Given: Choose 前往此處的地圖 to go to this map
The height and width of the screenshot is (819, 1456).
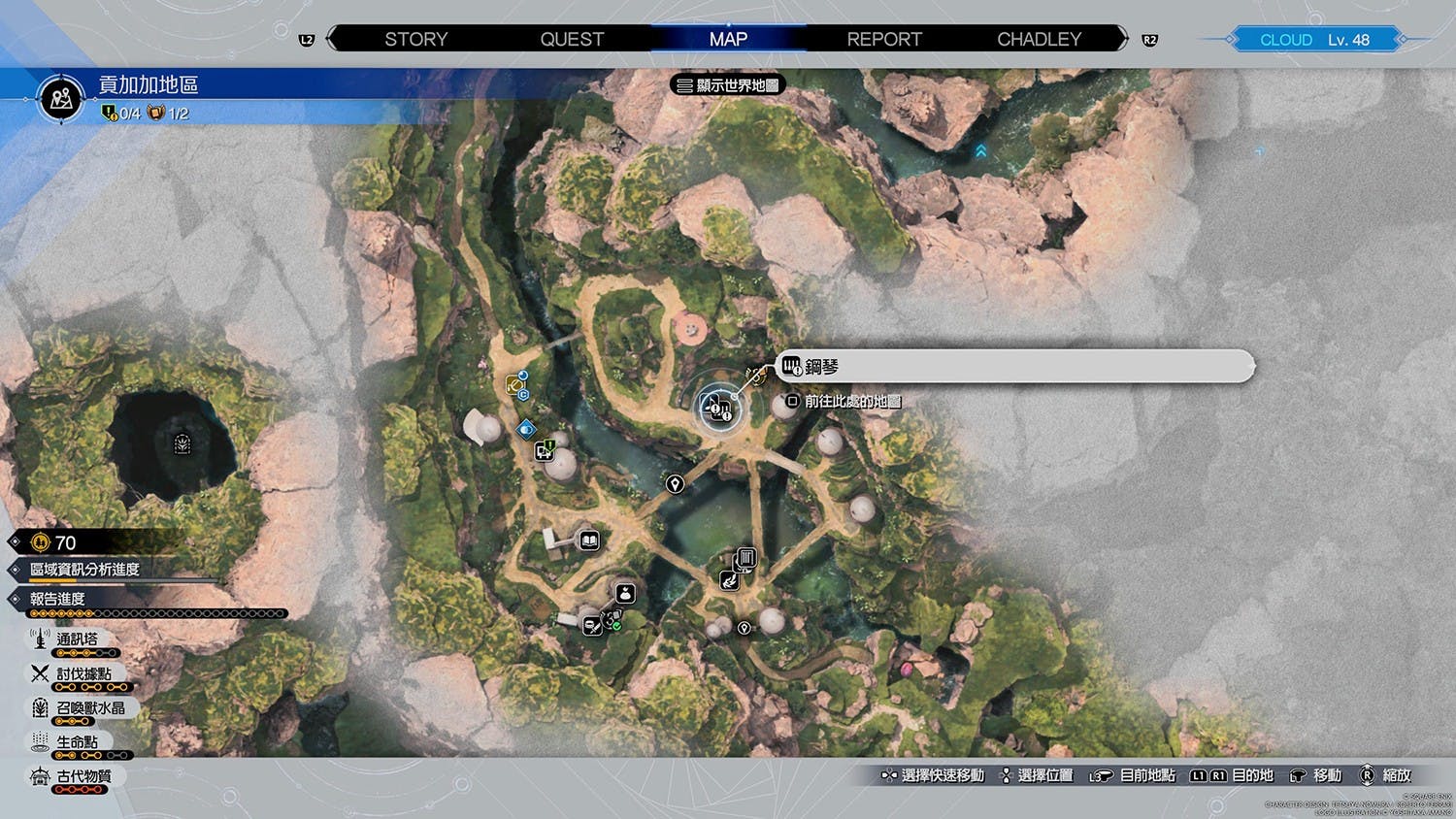Looking at the screenshot, I should point(844,401).
